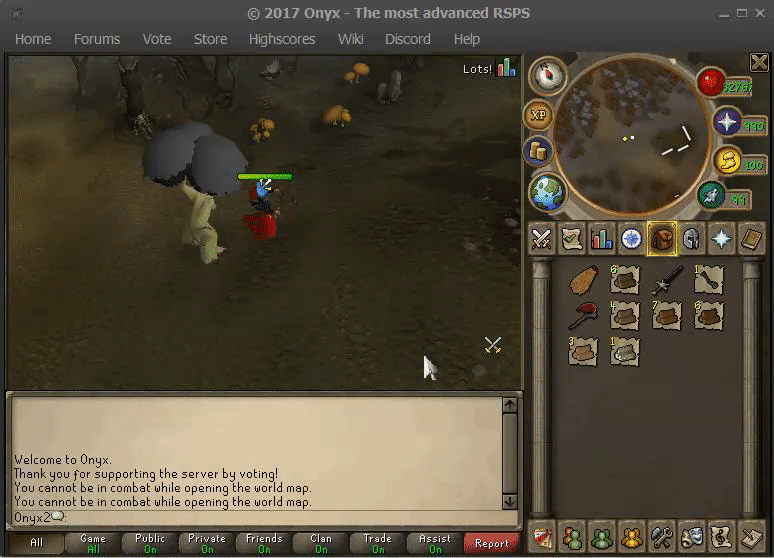Open the combat styles tab
Viewport: 774px width, 558px height.
[x=541, y=239]
